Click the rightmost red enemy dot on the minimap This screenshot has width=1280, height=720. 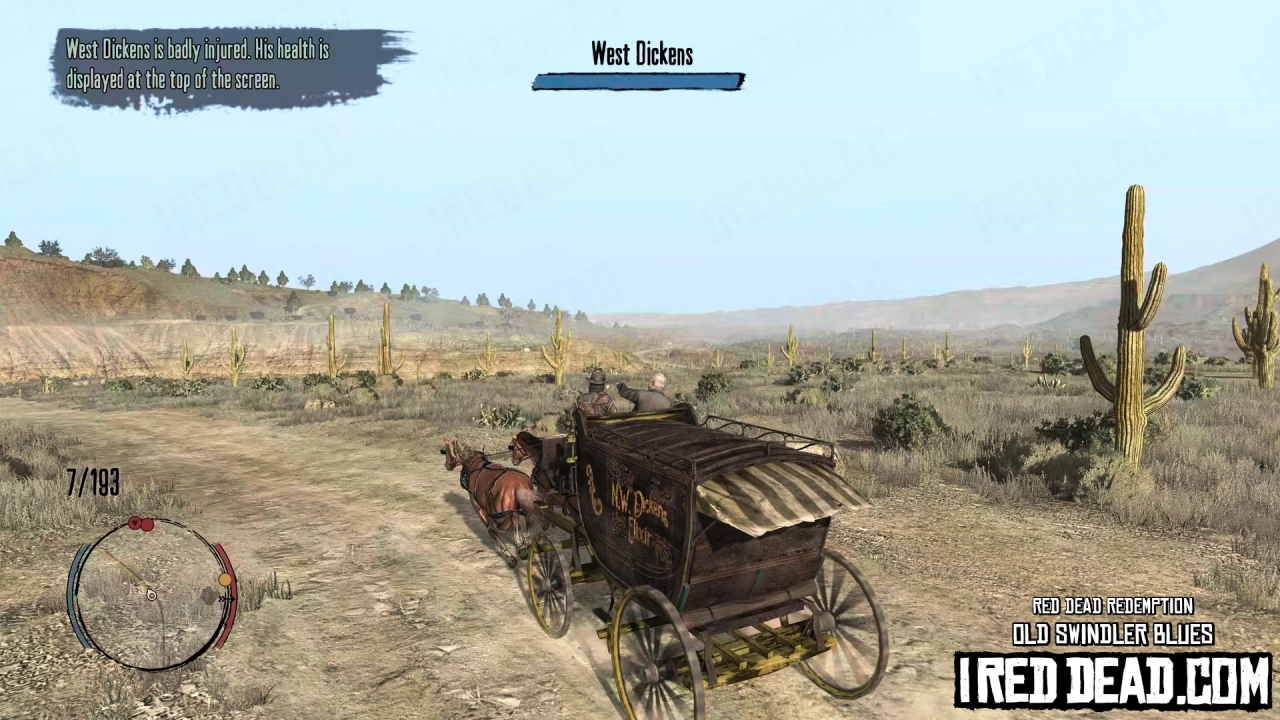pyautogui.click(x=147, y=526)
